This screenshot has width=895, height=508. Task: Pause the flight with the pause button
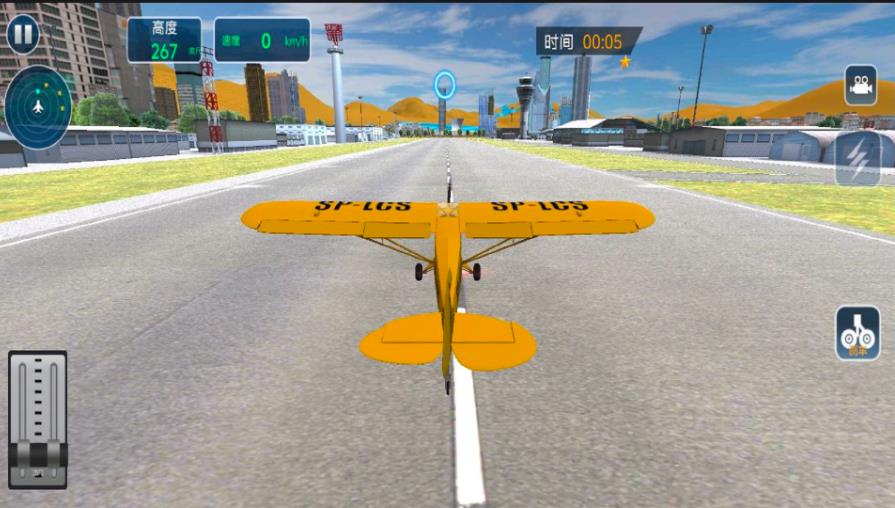(23, 35)
